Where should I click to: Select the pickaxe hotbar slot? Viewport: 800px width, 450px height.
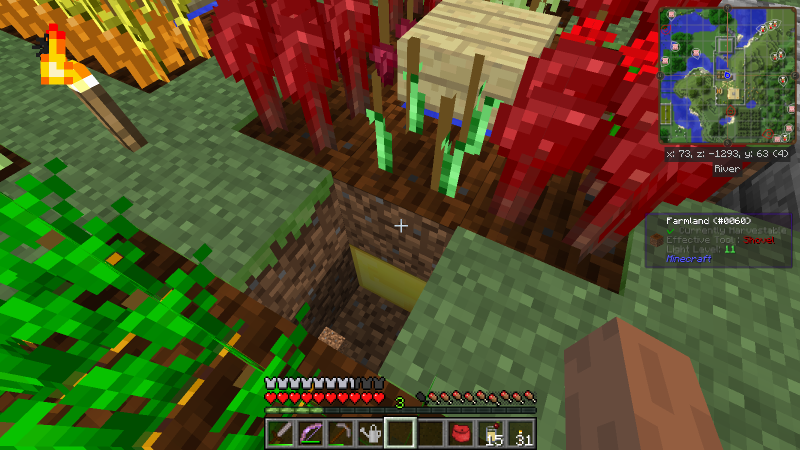341,433
